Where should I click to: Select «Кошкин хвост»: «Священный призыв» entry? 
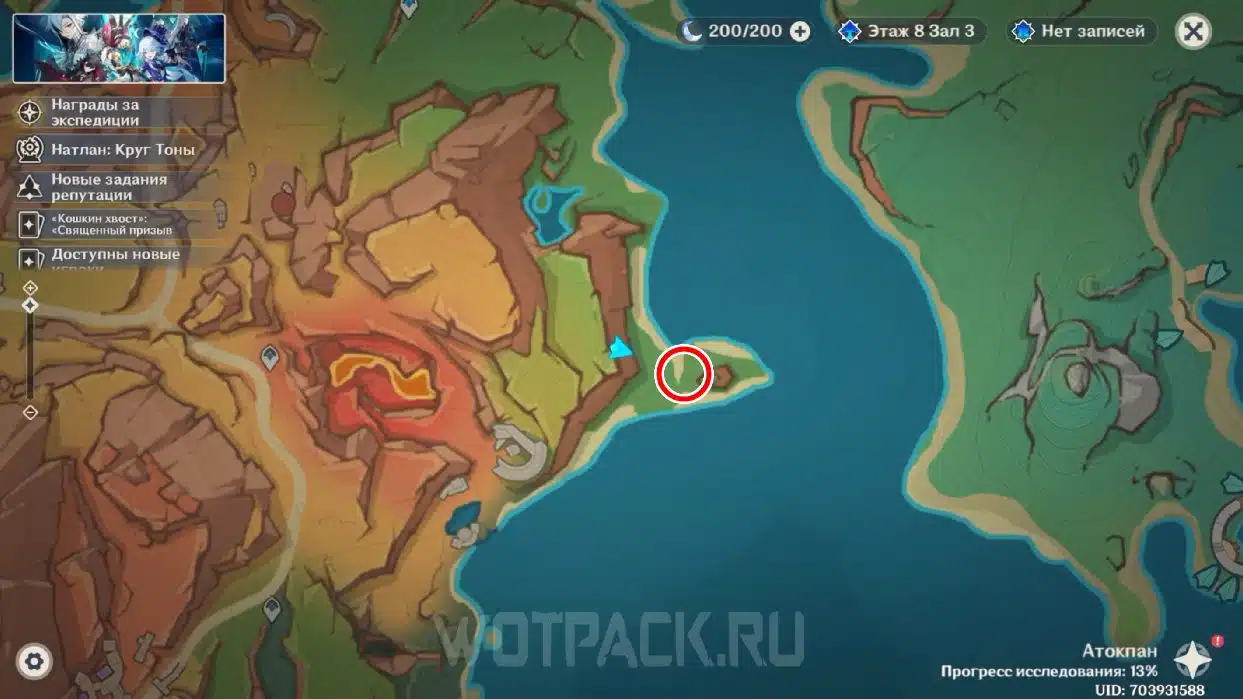[x=111, y=223]
